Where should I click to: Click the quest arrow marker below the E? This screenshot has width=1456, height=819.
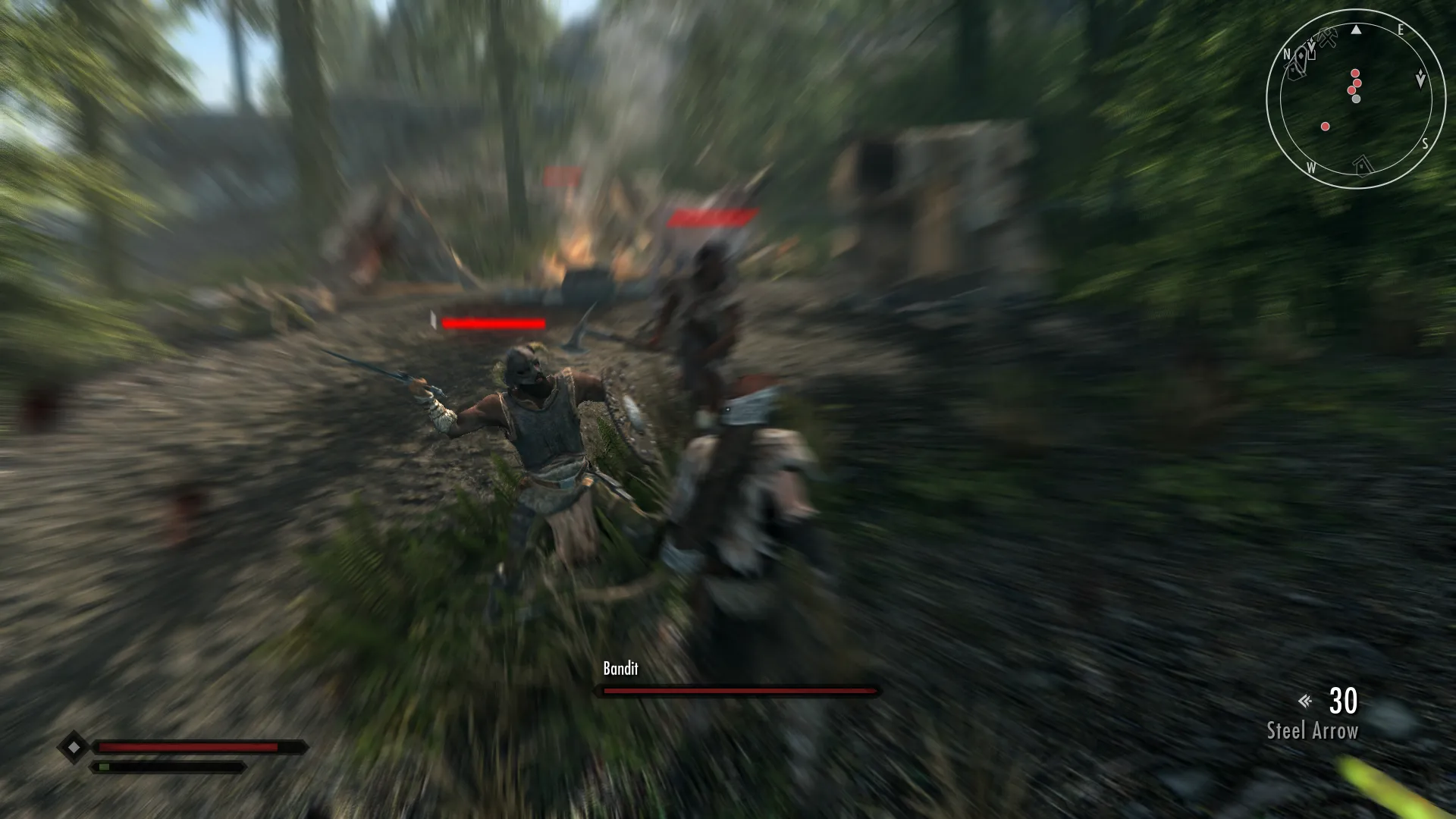1420,79
